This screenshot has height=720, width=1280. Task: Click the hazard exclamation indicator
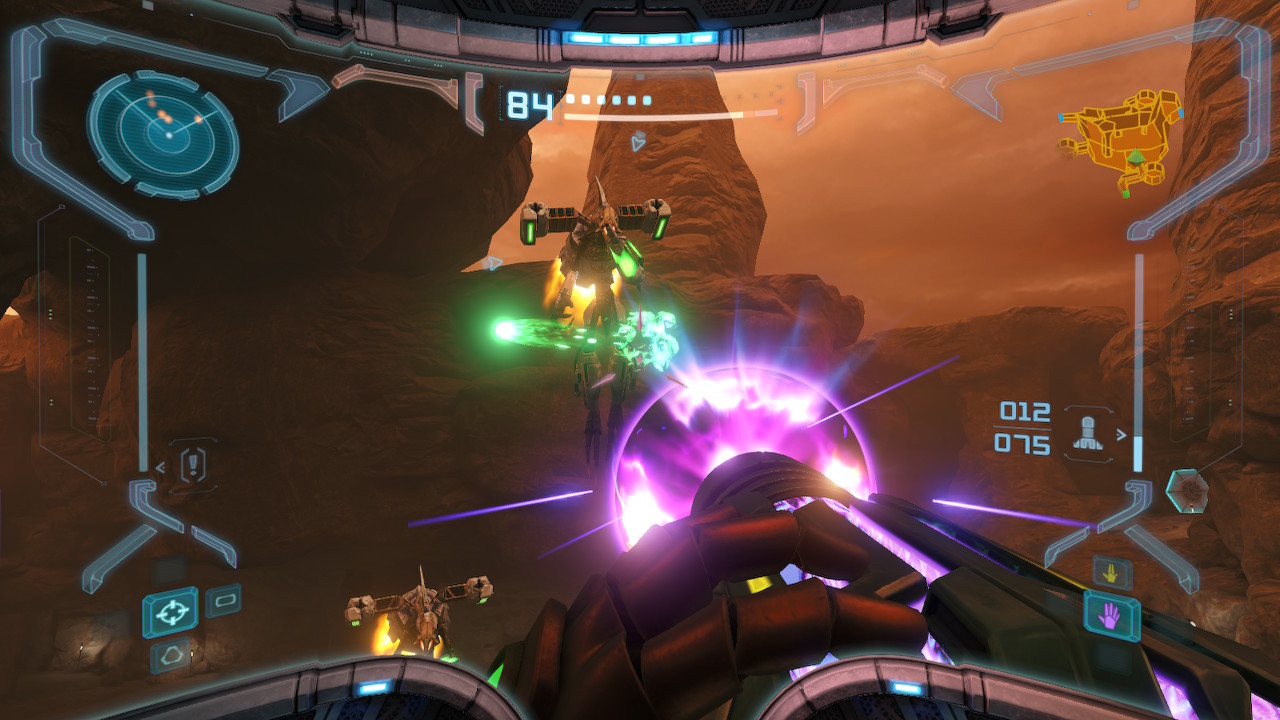tap(193, 464)
